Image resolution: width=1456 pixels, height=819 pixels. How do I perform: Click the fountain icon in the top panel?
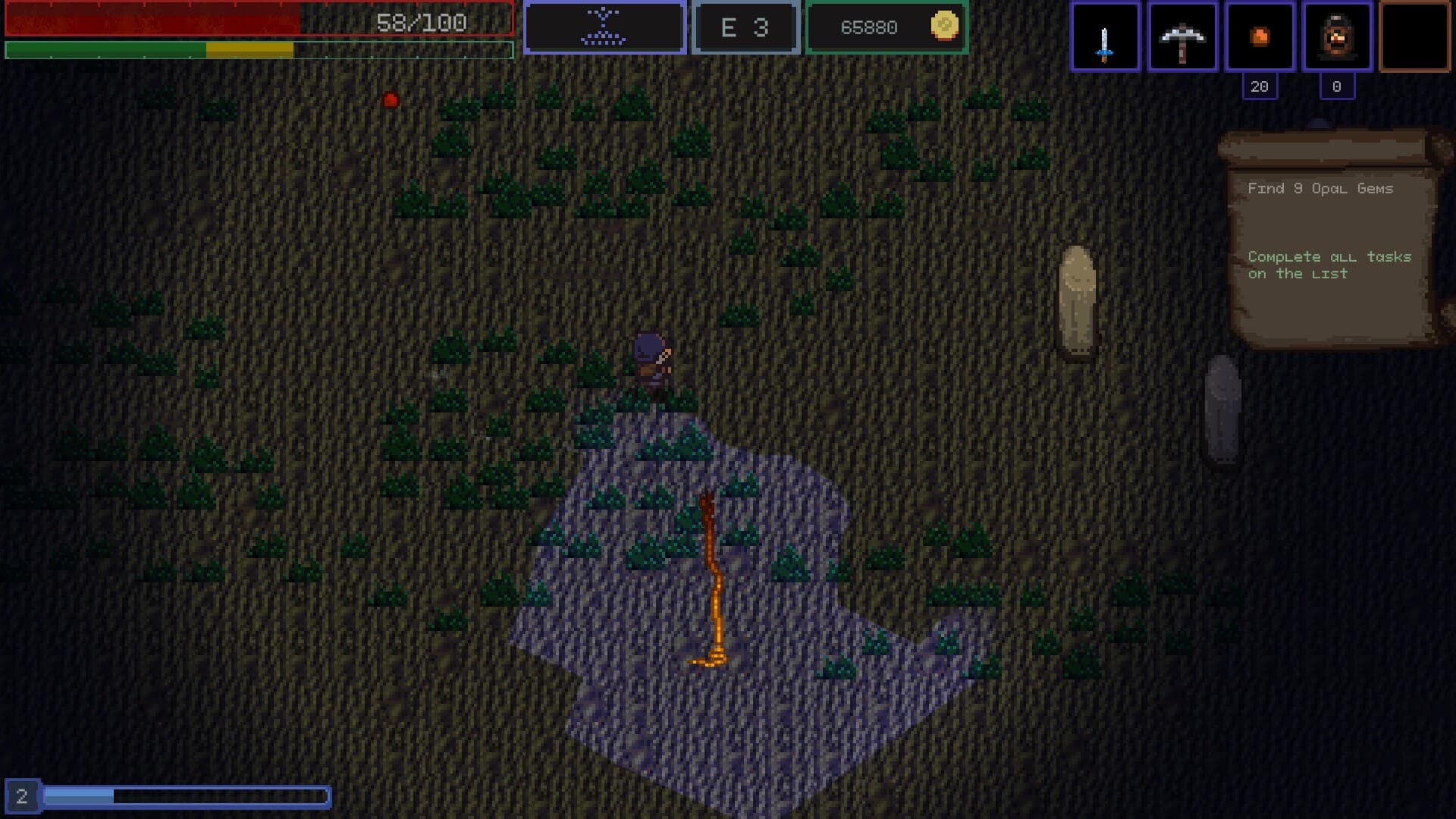tap(604, 25)
